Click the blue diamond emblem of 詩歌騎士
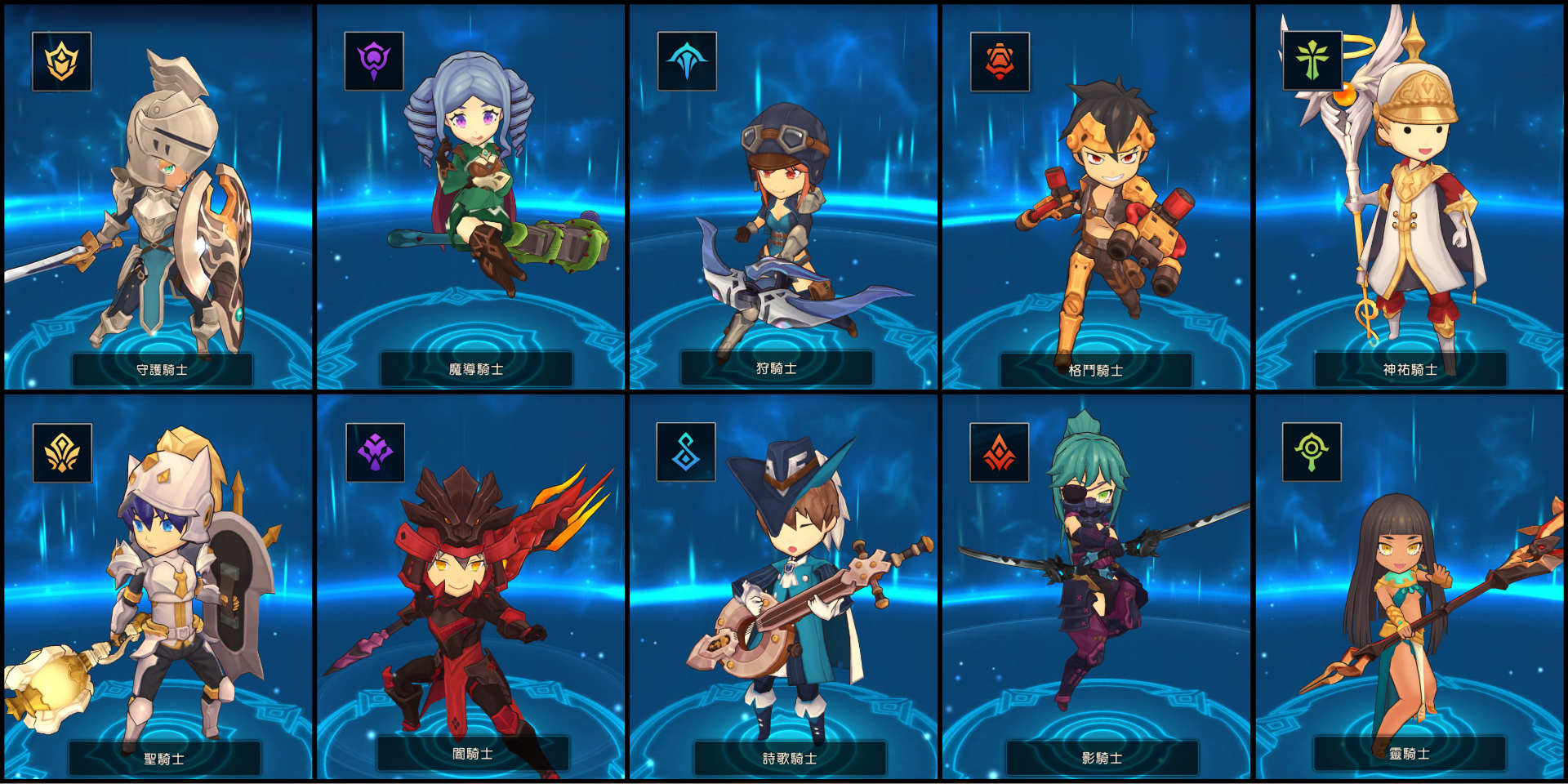 pyautogui.click(x=686, y=452)
